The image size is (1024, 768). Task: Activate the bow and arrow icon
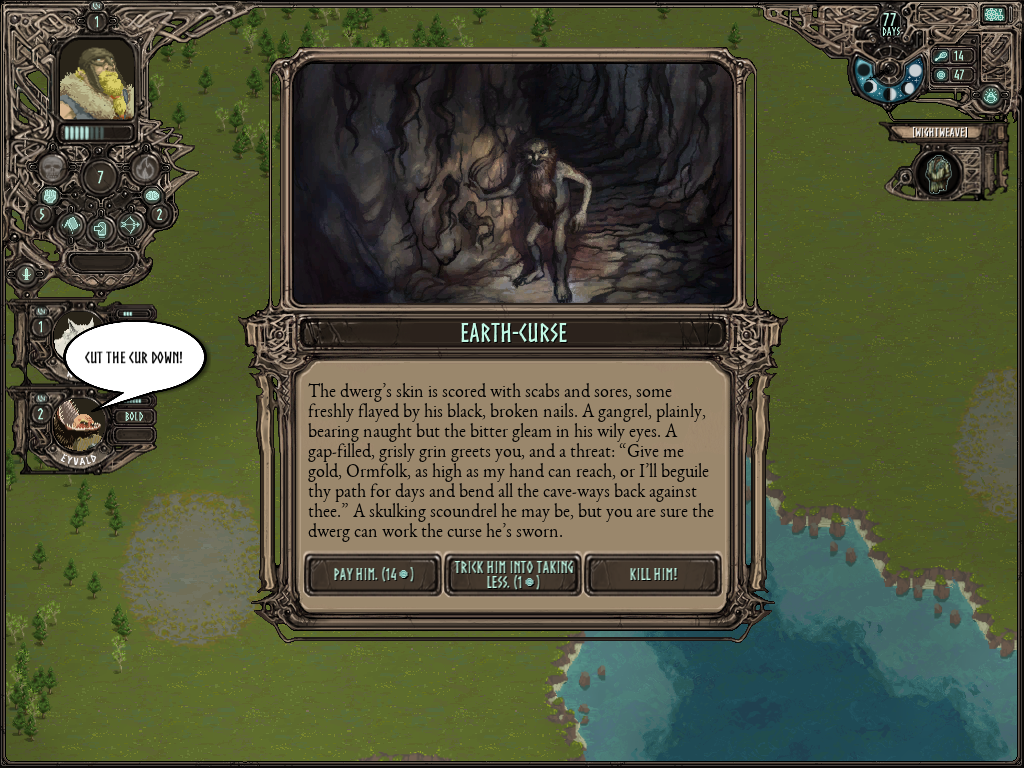click(x=132, y=226)
